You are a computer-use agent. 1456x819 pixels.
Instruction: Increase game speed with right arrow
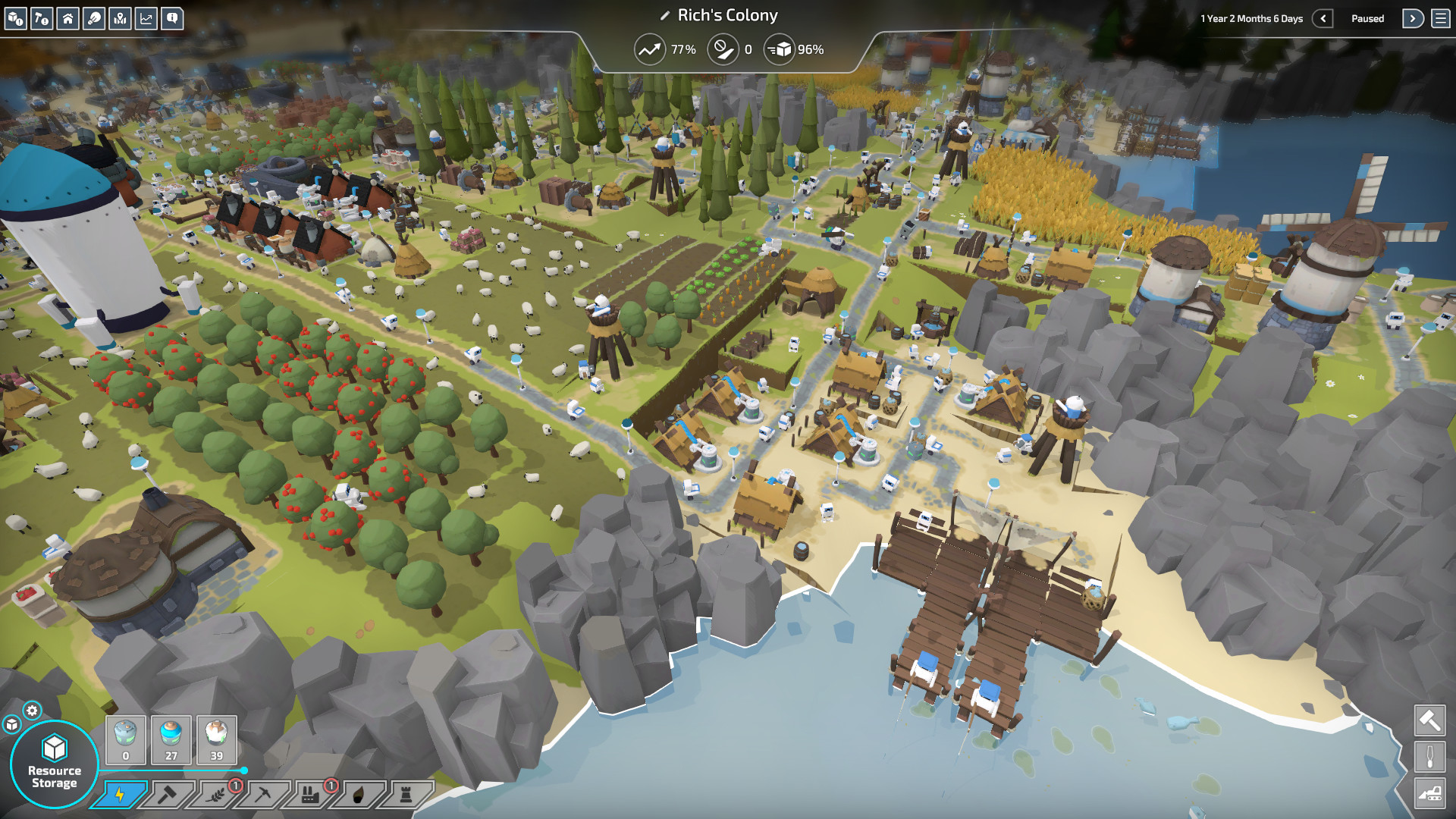[x=1413, y=18]
